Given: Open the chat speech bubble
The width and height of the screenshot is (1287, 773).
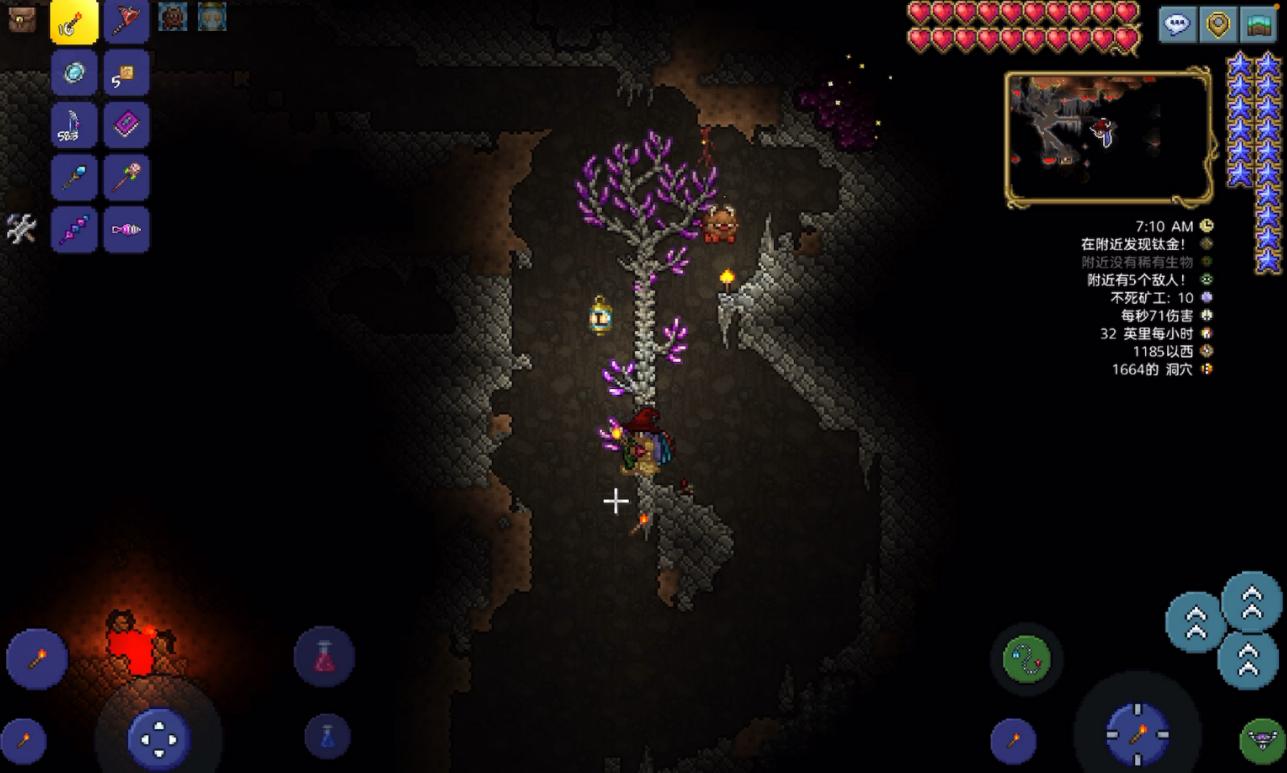Looking at the screenshot, I should point(1178,24).
